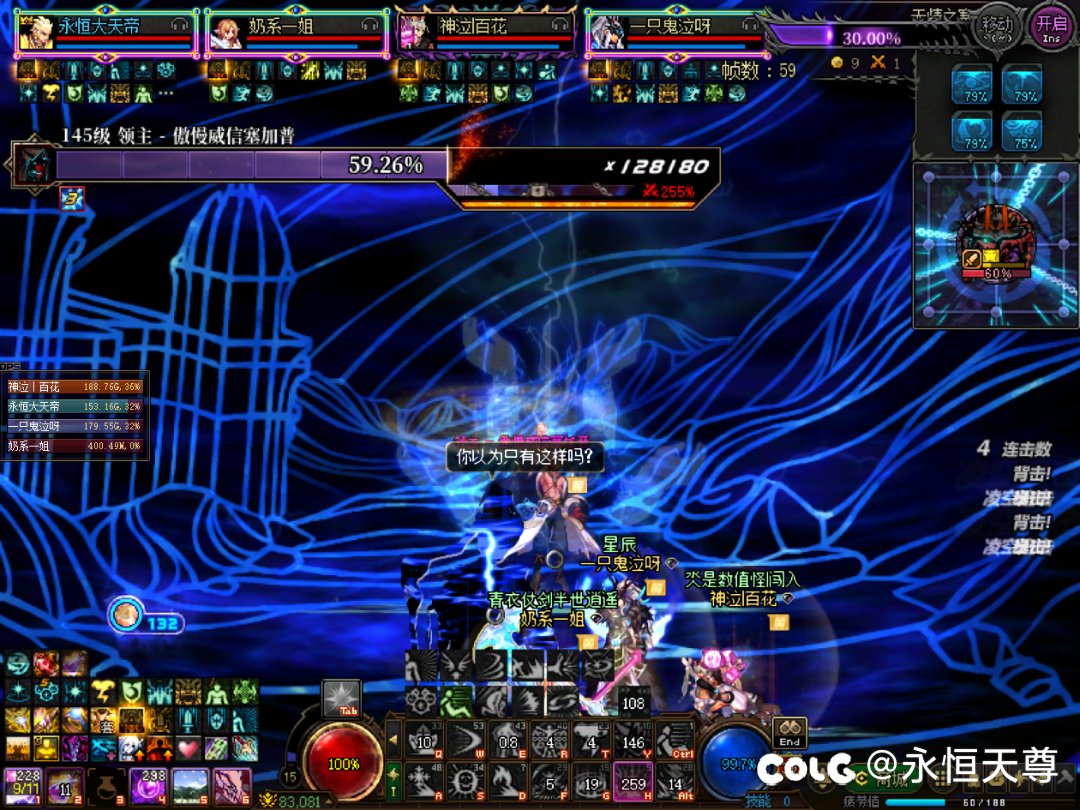Image resolution: width=1080 pixels, height=810 pixels.
Task: Use the consumable in quick slot 1
Action: pyautogui.click(x=21, y=785)
